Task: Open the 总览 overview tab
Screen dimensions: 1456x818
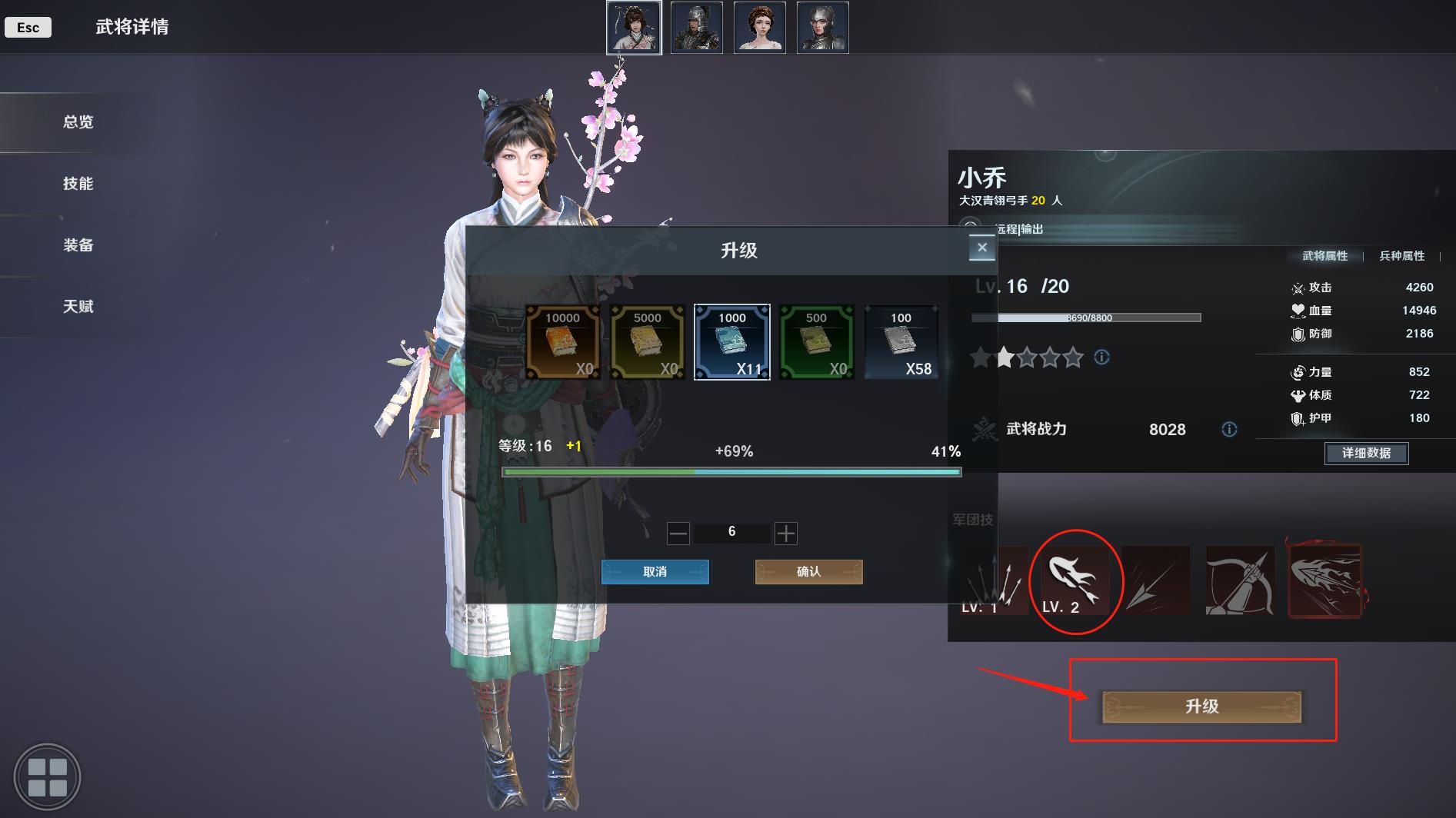Action: click(78, 122)
